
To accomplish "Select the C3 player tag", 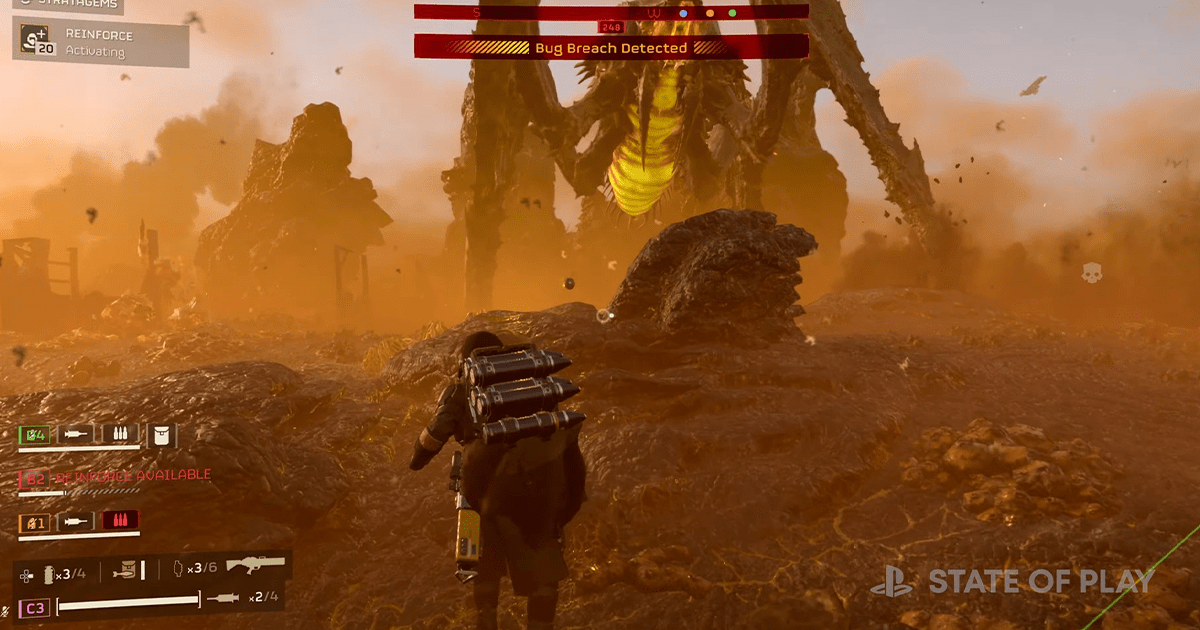I will click(33, 607).
